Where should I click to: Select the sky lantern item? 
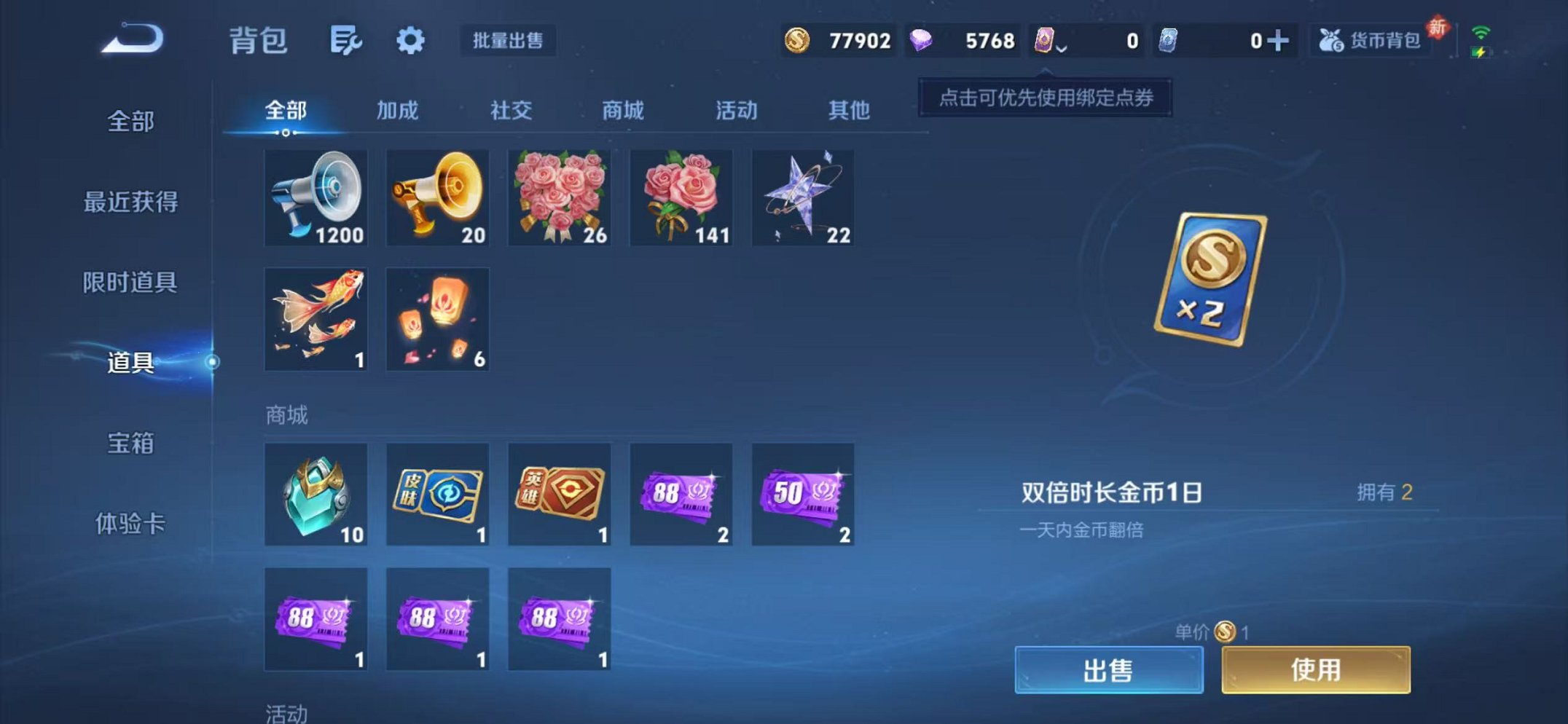(x=437, y=319)
